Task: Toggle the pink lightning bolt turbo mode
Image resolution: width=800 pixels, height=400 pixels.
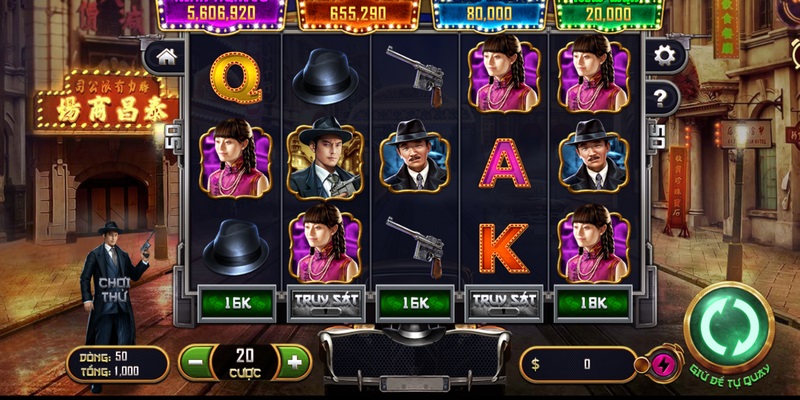Action: [x=660, y=364]
